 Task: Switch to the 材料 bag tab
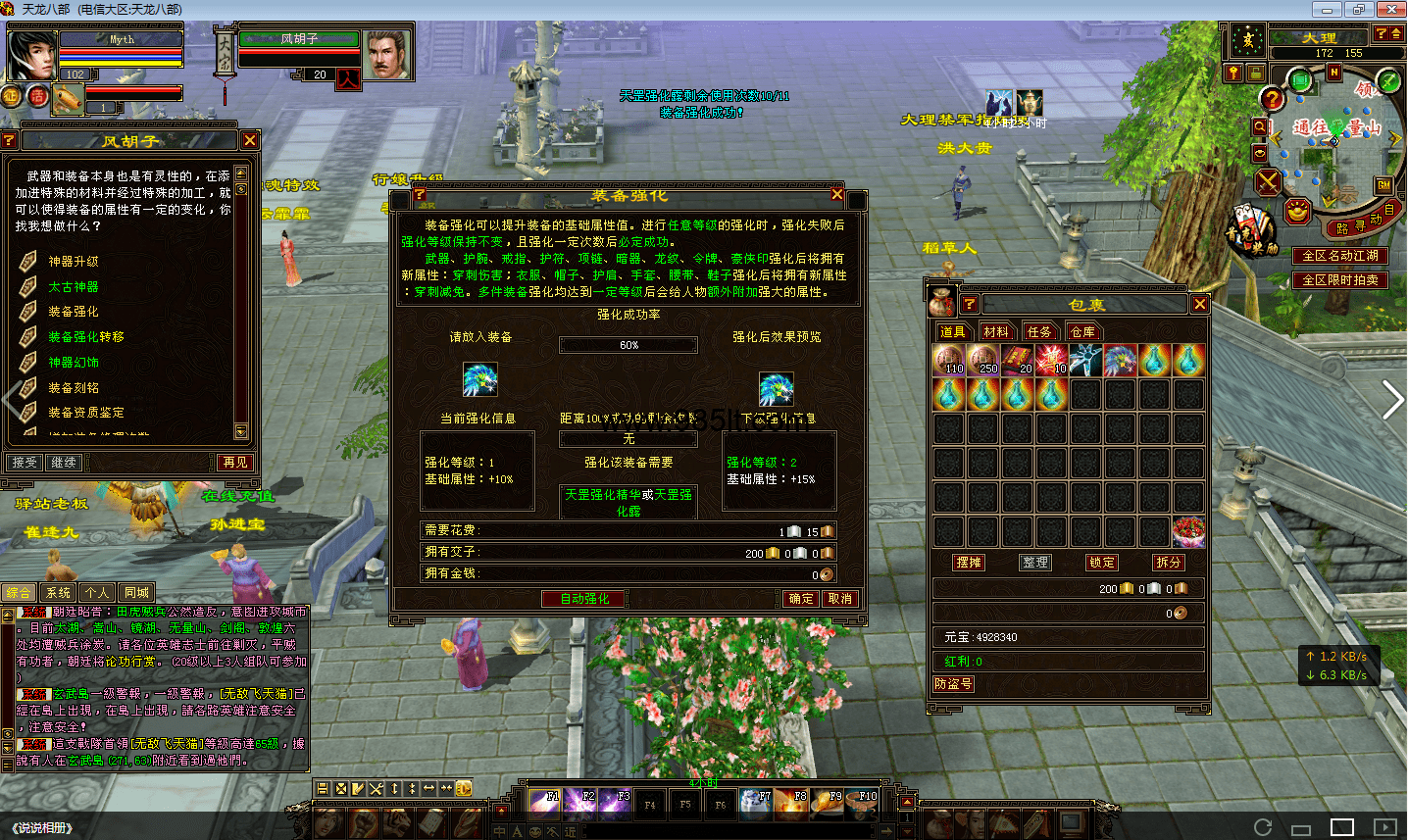point(996,332)
